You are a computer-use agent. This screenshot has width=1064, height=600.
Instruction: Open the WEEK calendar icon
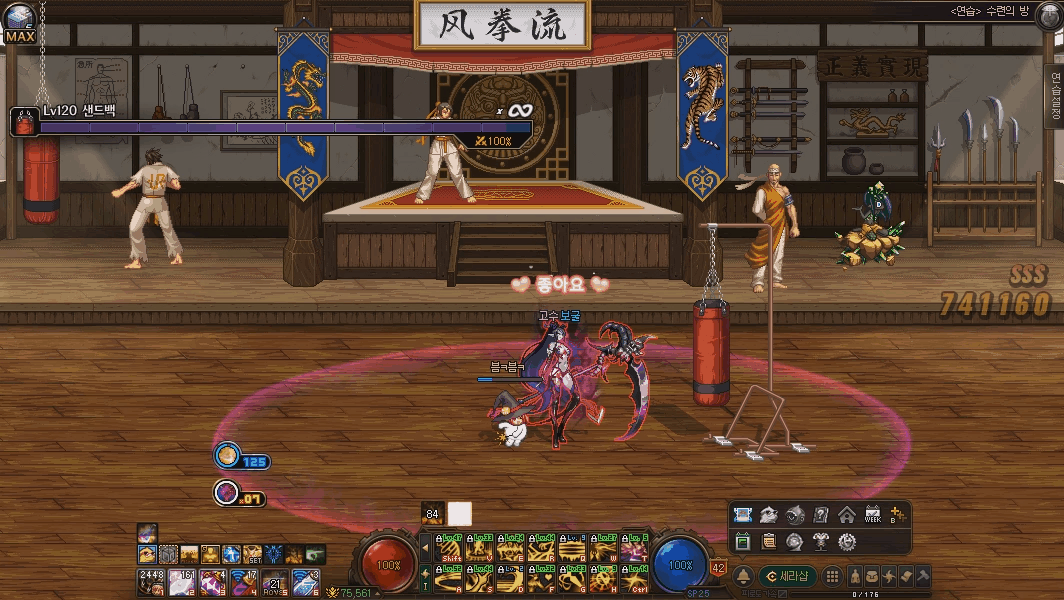click(x=872, y=515)
